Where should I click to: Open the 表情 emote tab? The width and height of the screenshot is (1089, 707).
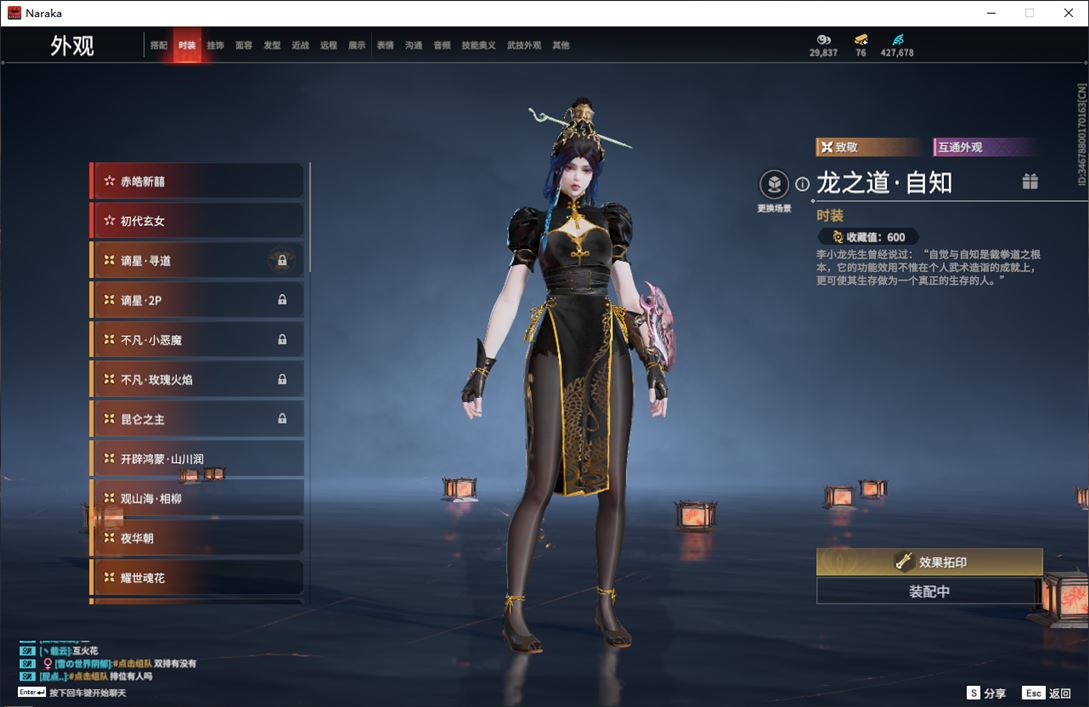click(385, 46)
